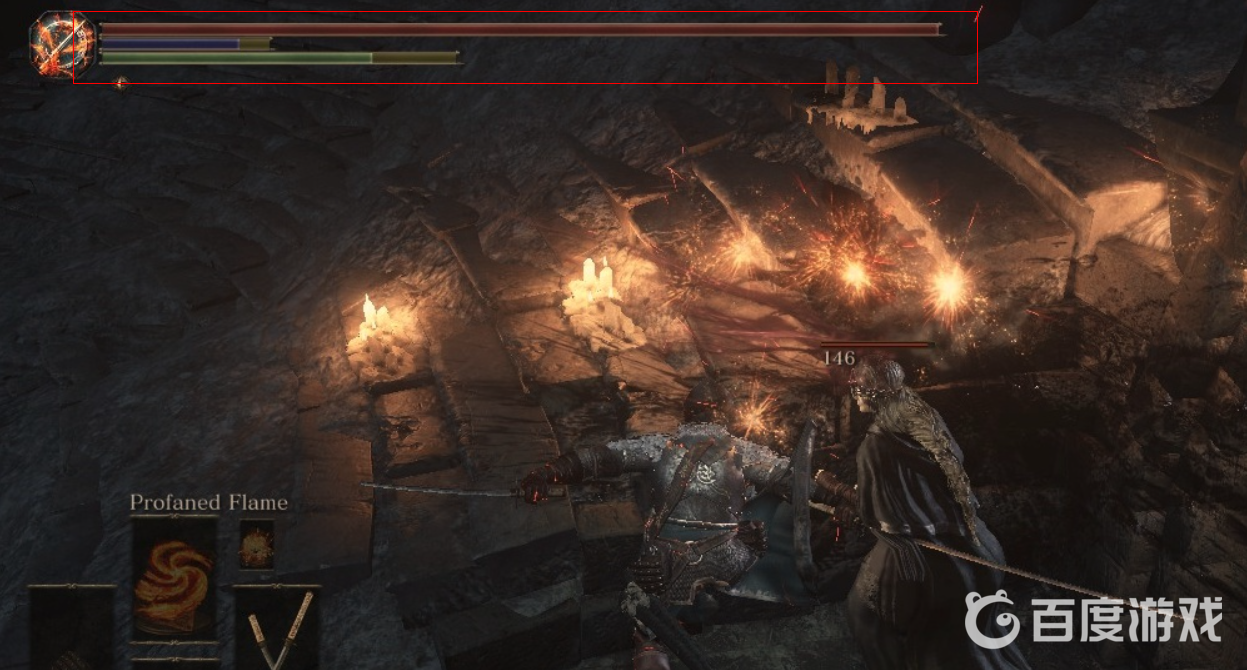Click the small status effect icon below the bars
1247x670 pixels.
[x=120, y=83]
